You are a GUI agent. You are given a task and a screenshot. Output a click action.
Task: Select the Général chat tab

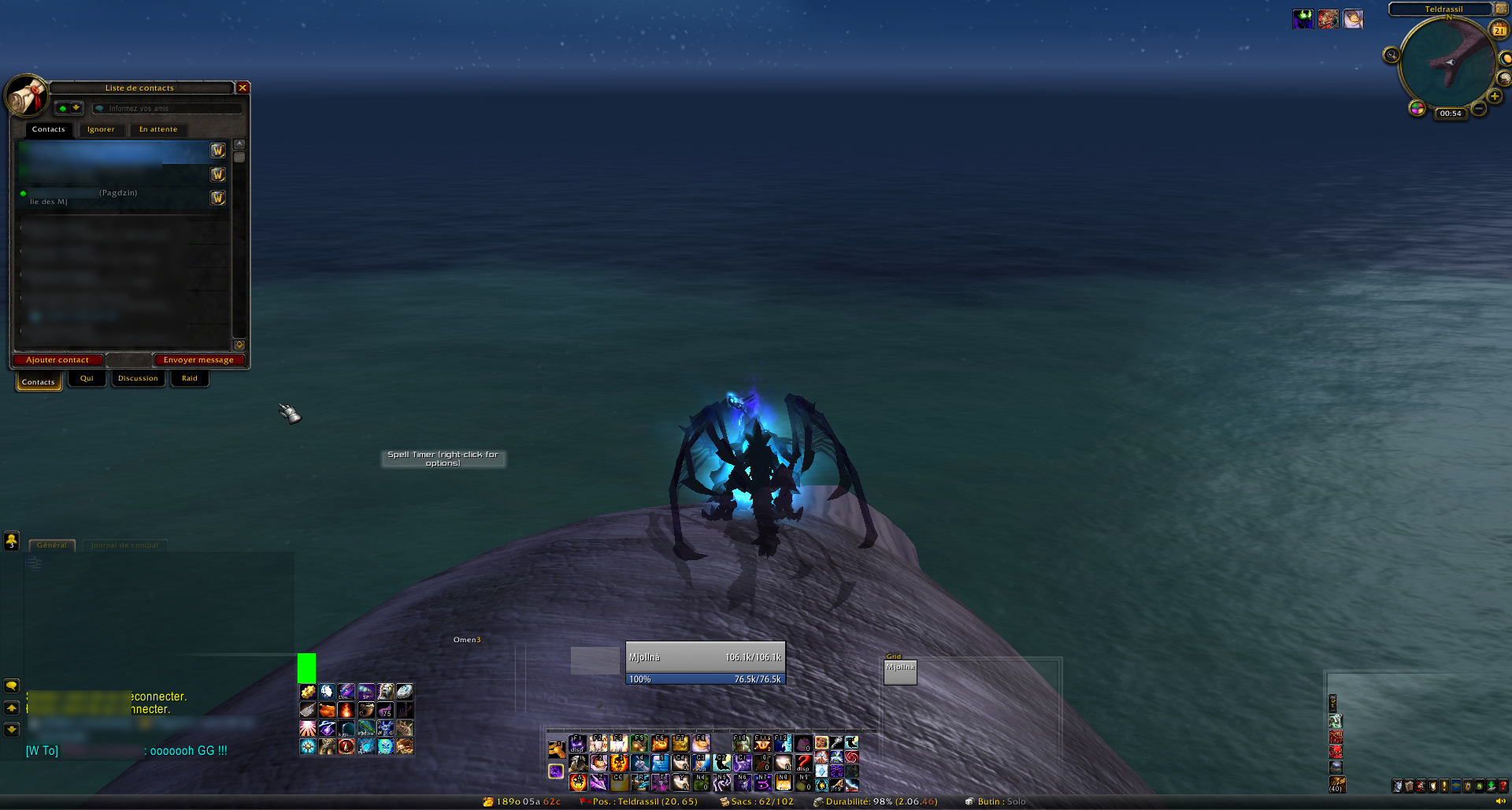point(52,545)
